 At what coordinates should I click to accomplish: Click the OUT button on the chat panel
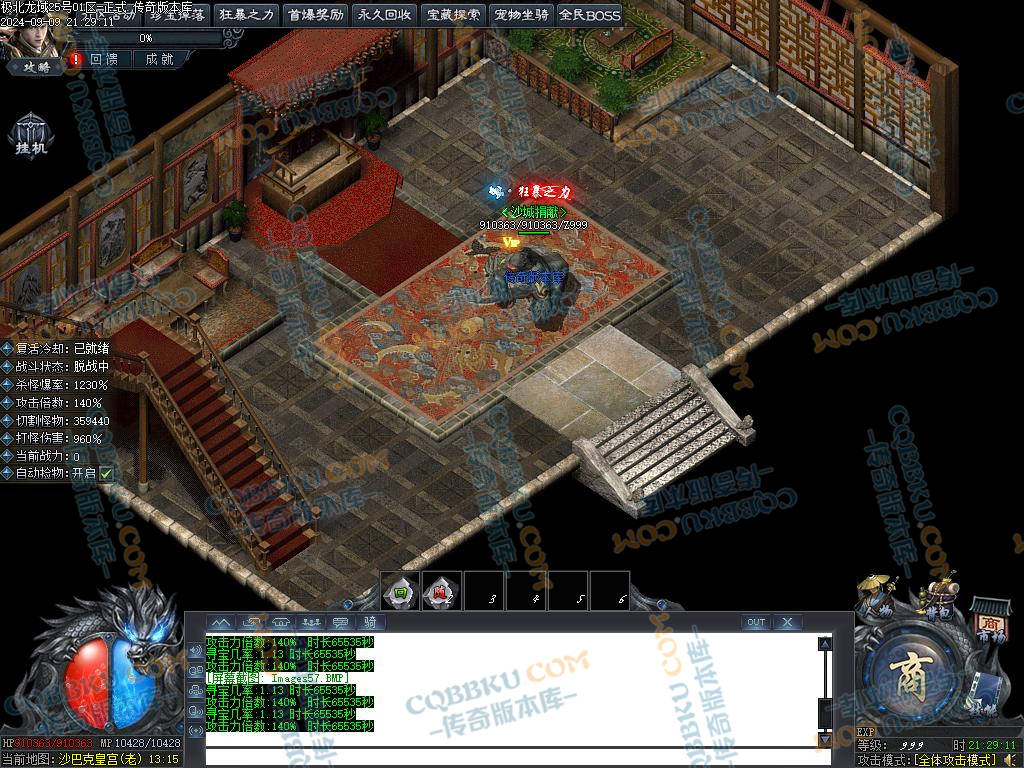coord(756,622)
